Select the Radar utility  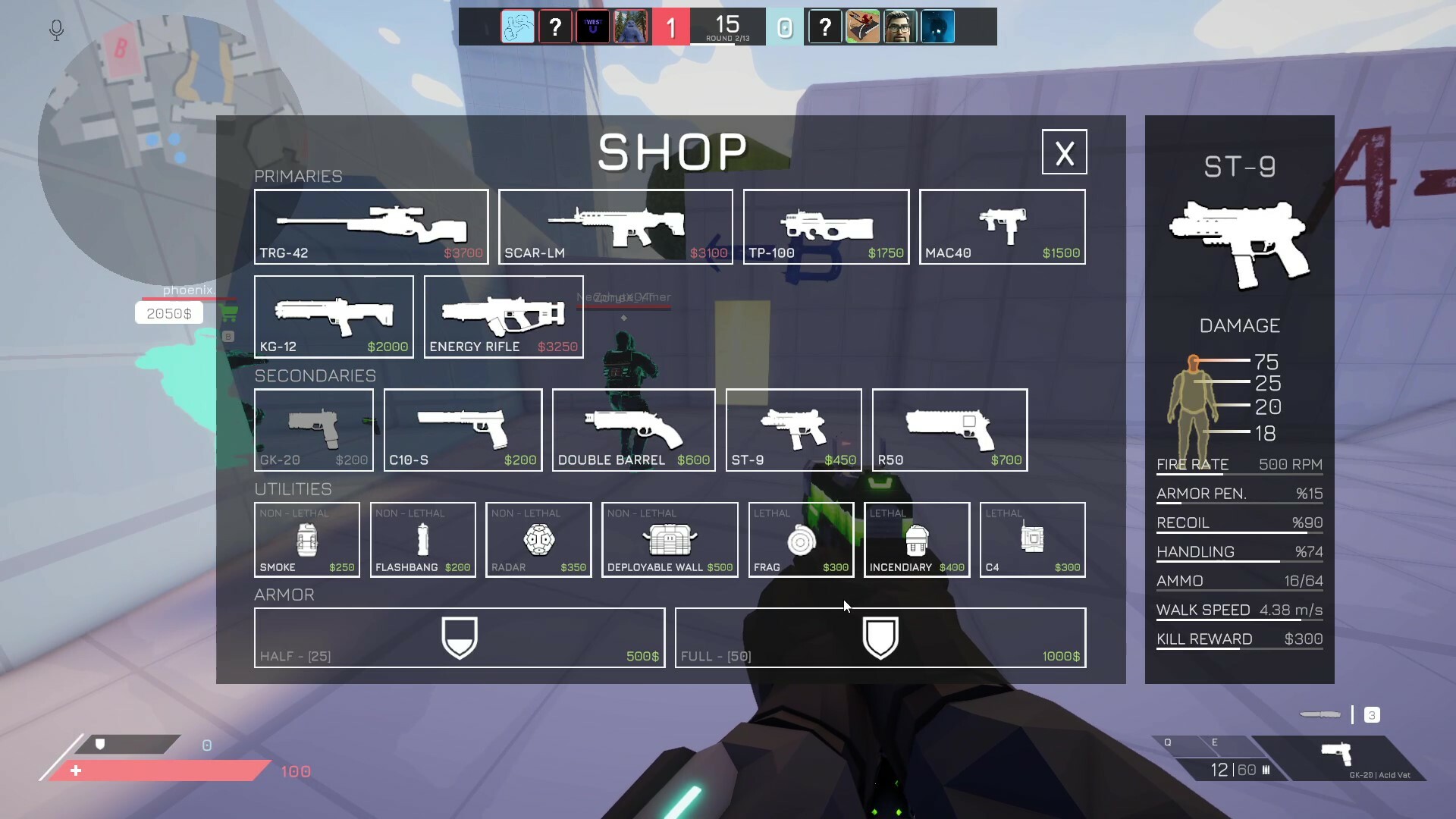(538, 539)
